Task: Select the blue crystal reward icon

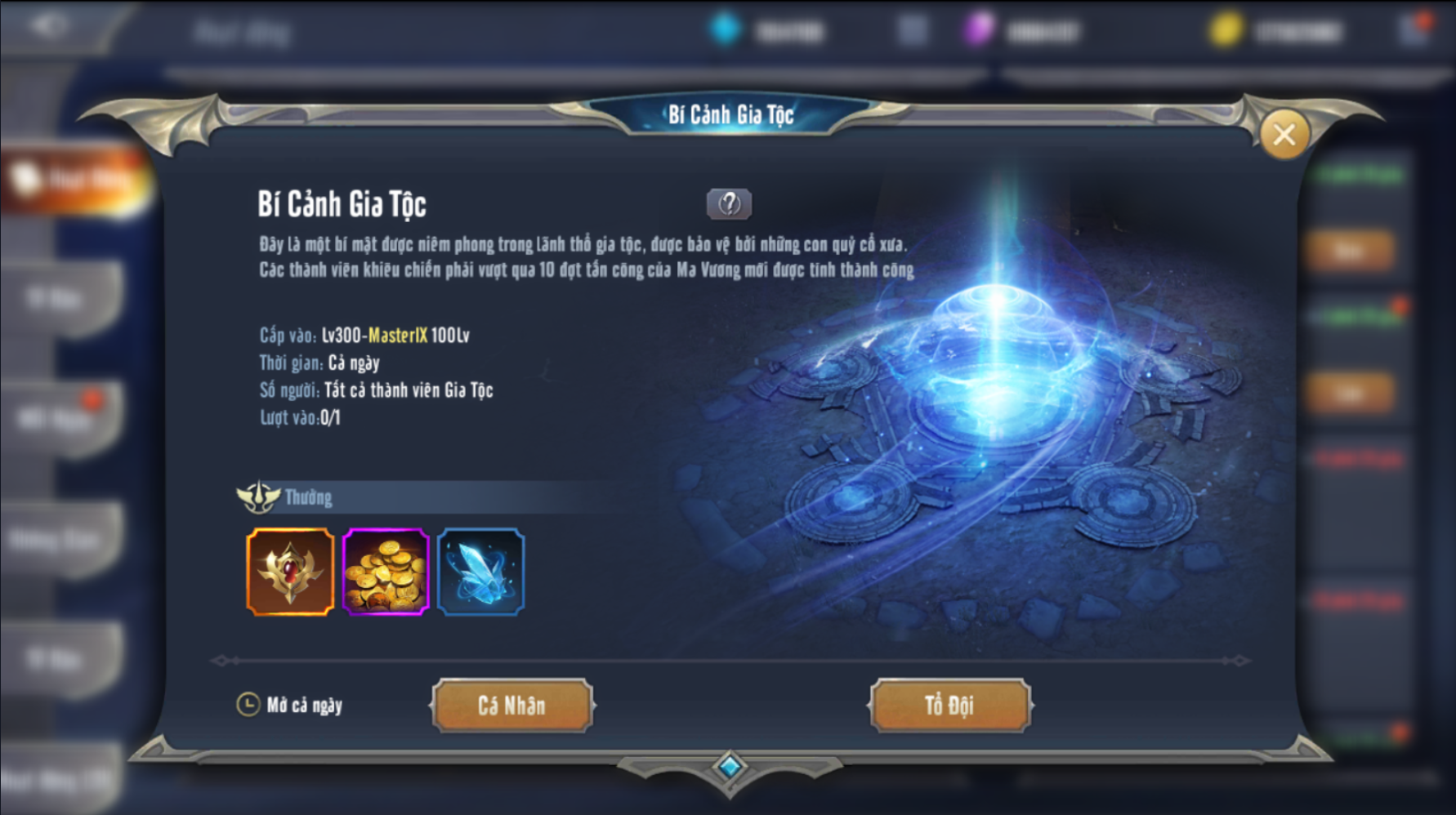Action: click(x=481, y=572)
